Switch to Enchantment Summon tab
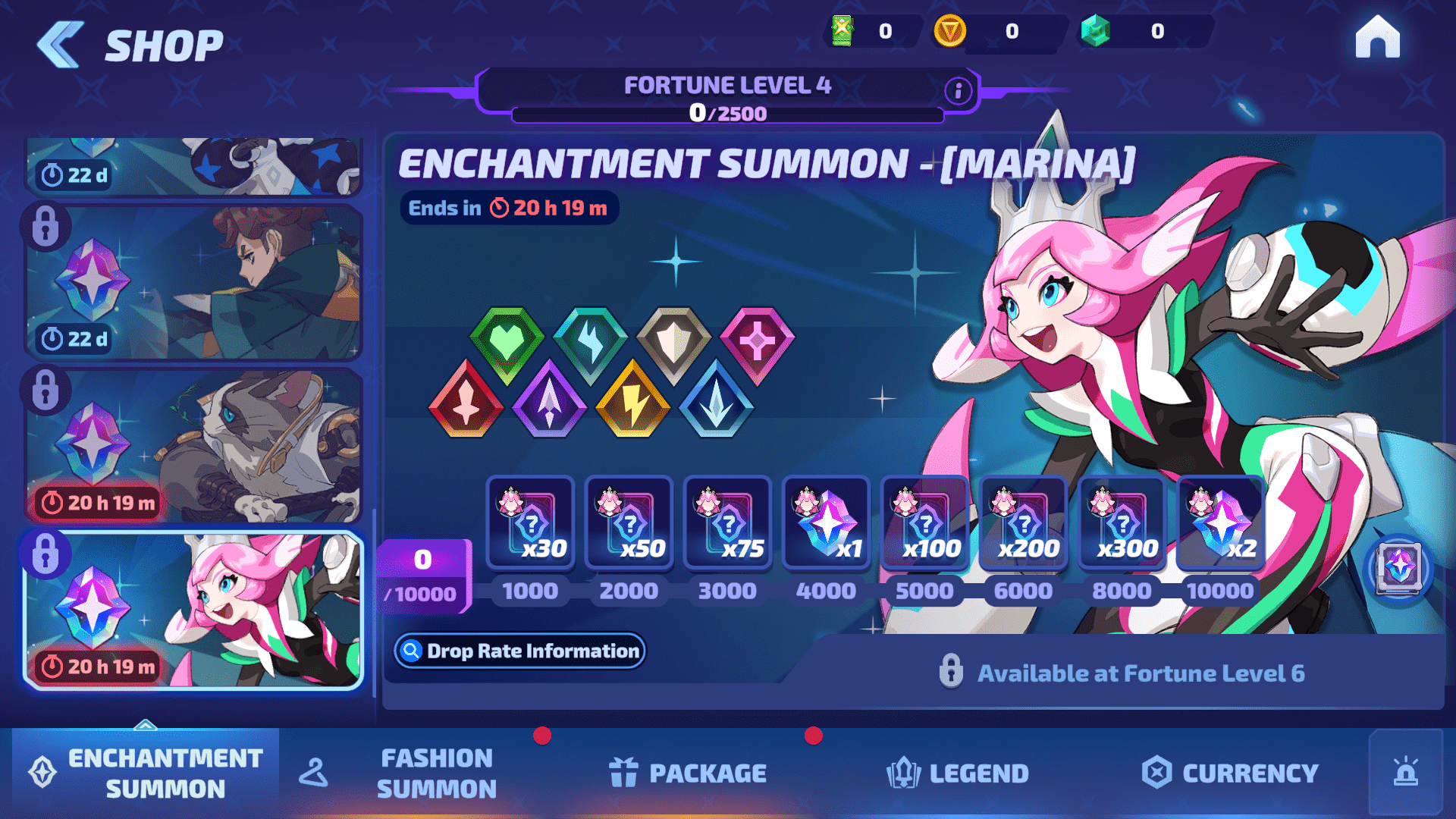Image resolution: width=1456 pixels, height=819 pixels. click(146, 773)
